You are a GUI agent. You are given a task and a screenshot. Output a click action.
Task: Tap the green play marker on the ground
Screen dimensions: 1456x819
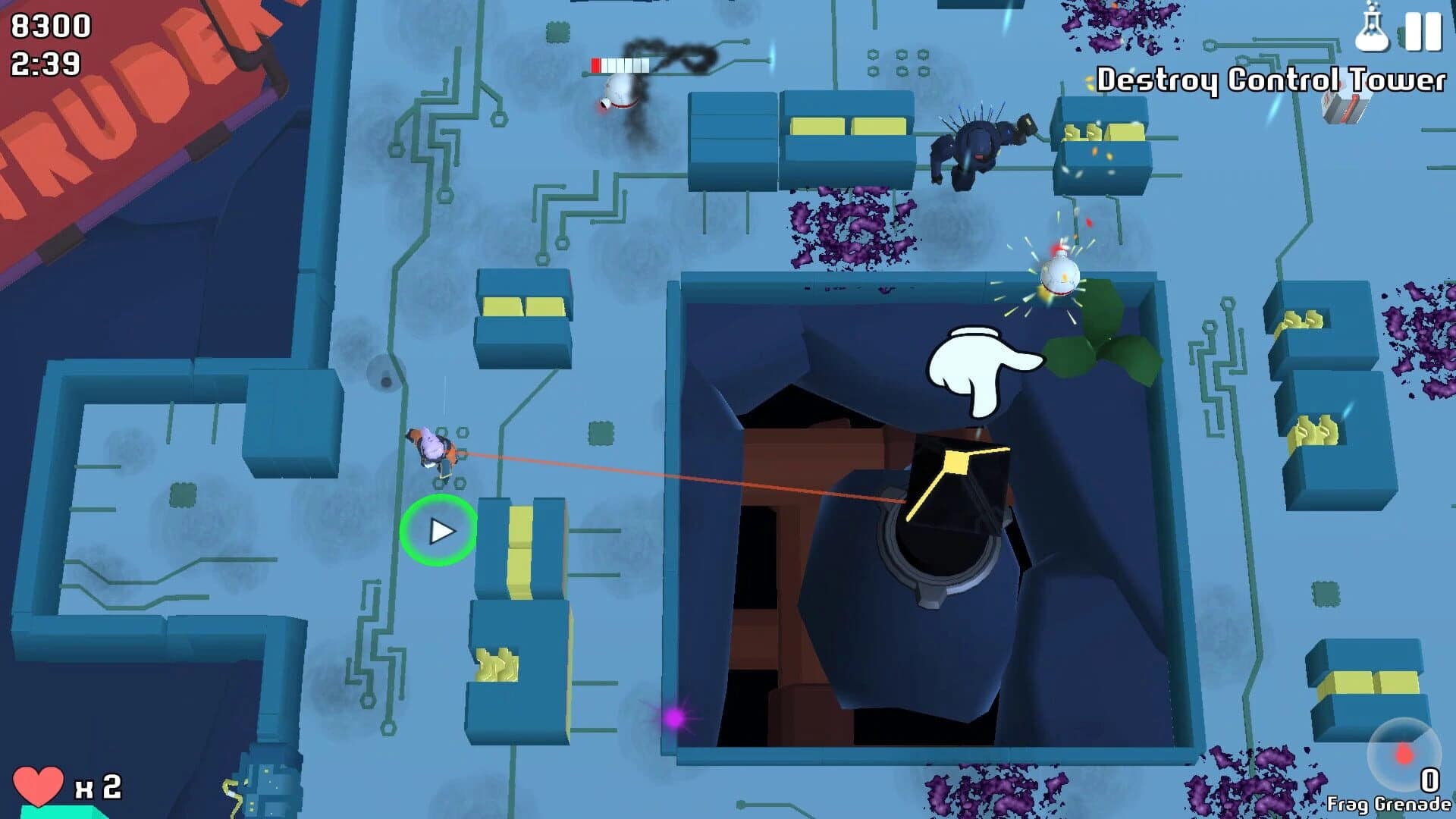tap(440, 531)
